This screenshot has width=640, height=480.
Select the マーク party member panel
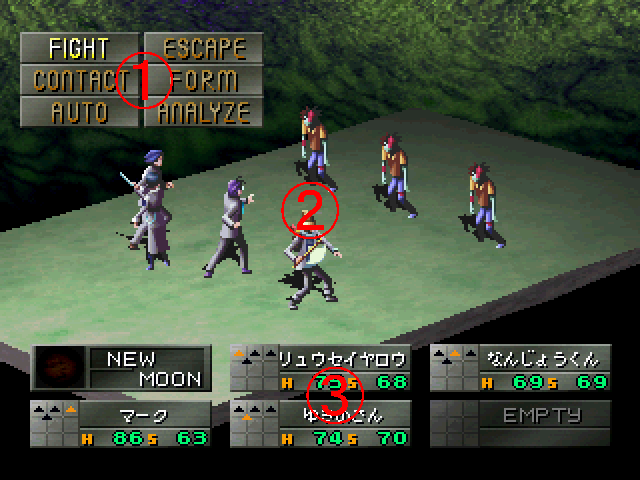[121, 422]
